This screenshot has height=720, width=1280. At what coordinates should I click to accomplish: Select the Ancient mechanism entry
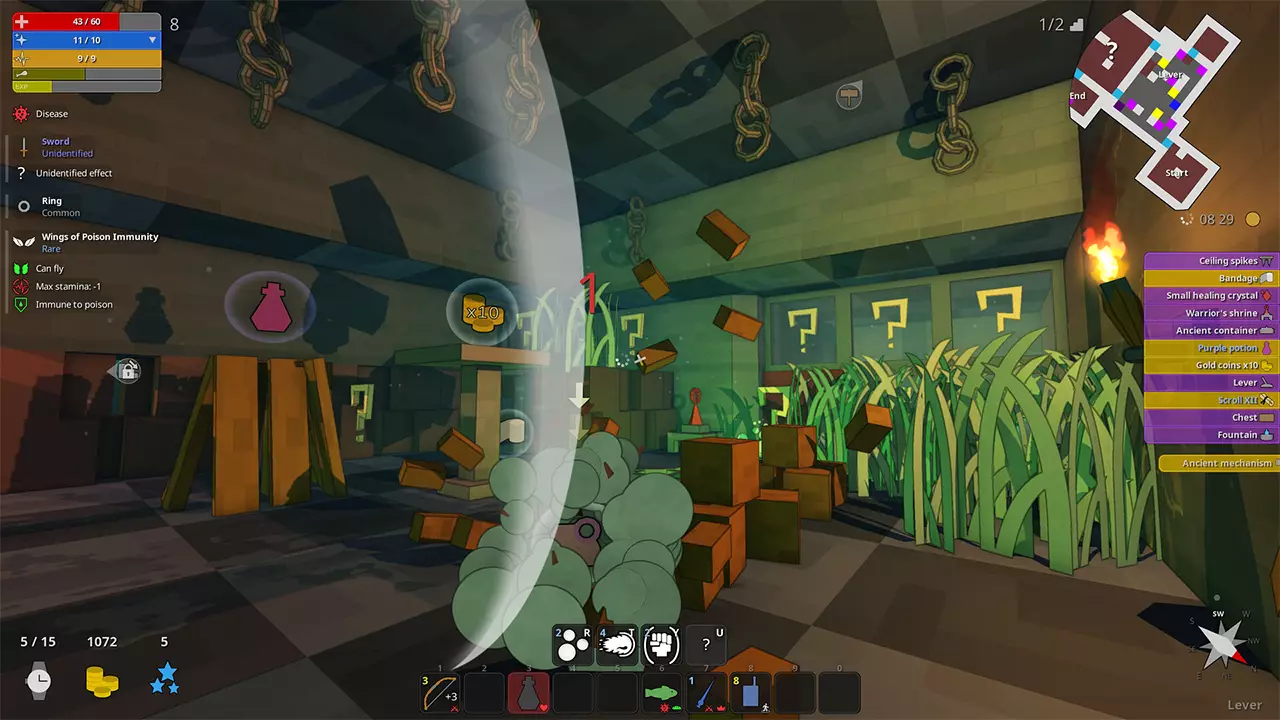[x=1220, y=463]
